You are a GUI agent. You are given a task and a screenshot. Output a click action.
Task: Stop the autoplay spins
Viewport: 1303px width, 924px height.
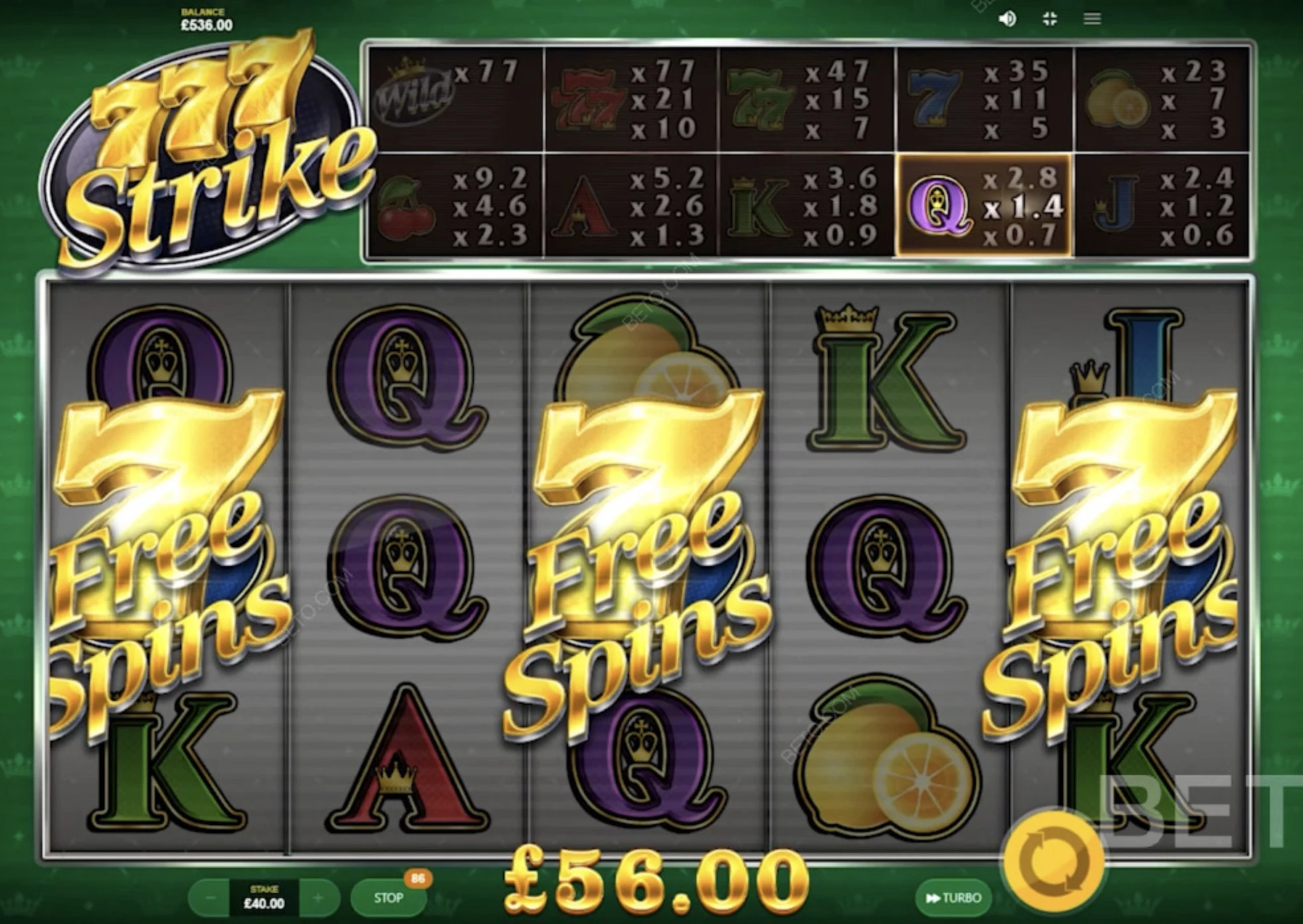click(x=388, y=898)
